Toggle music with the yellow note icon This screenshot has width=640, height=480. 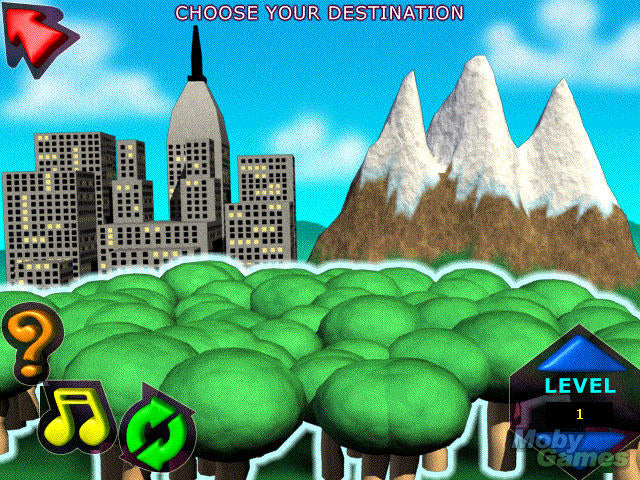74,417
